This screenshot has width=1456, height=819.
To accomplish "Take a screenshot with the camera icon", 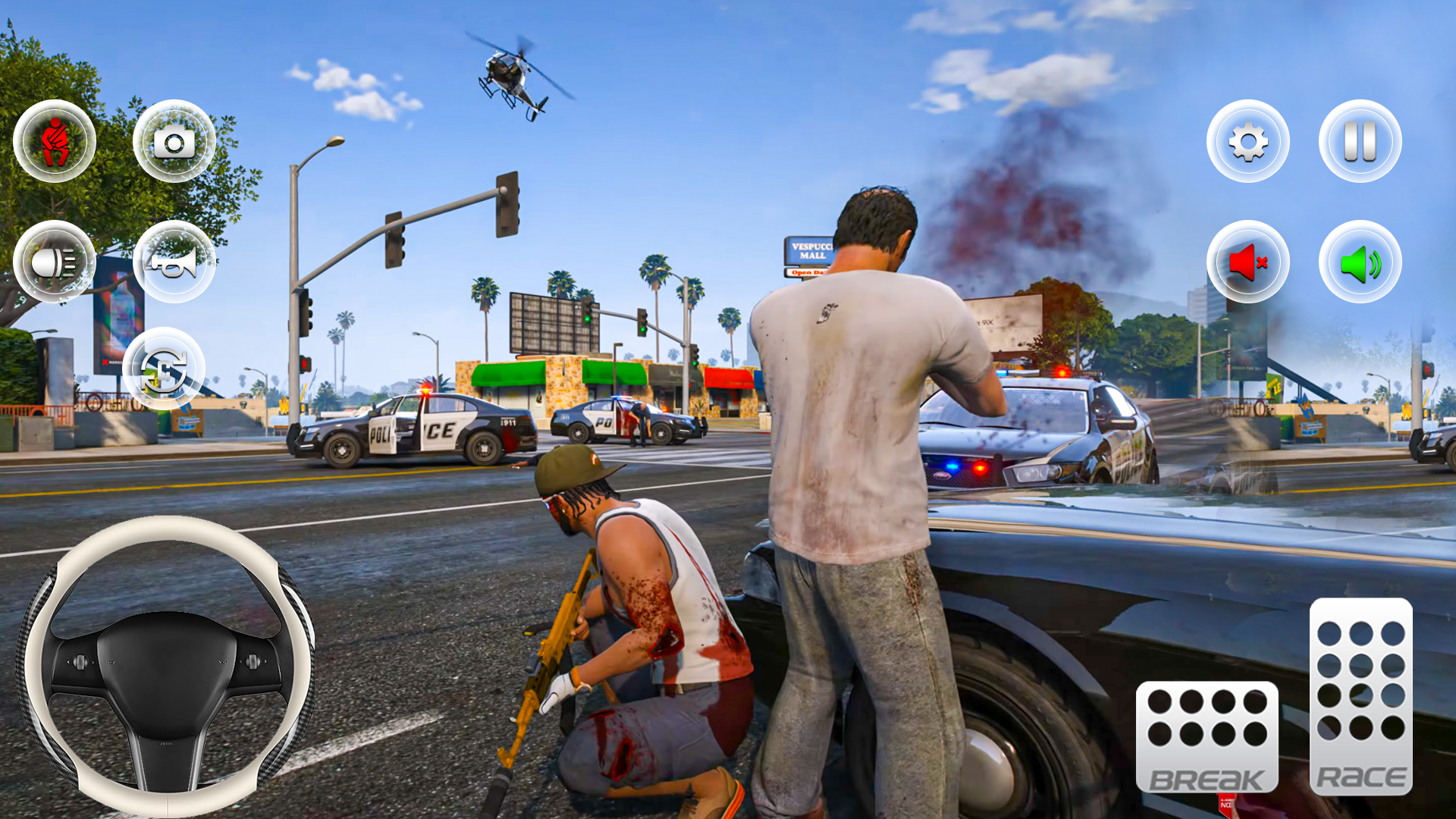I will point(174,140).
